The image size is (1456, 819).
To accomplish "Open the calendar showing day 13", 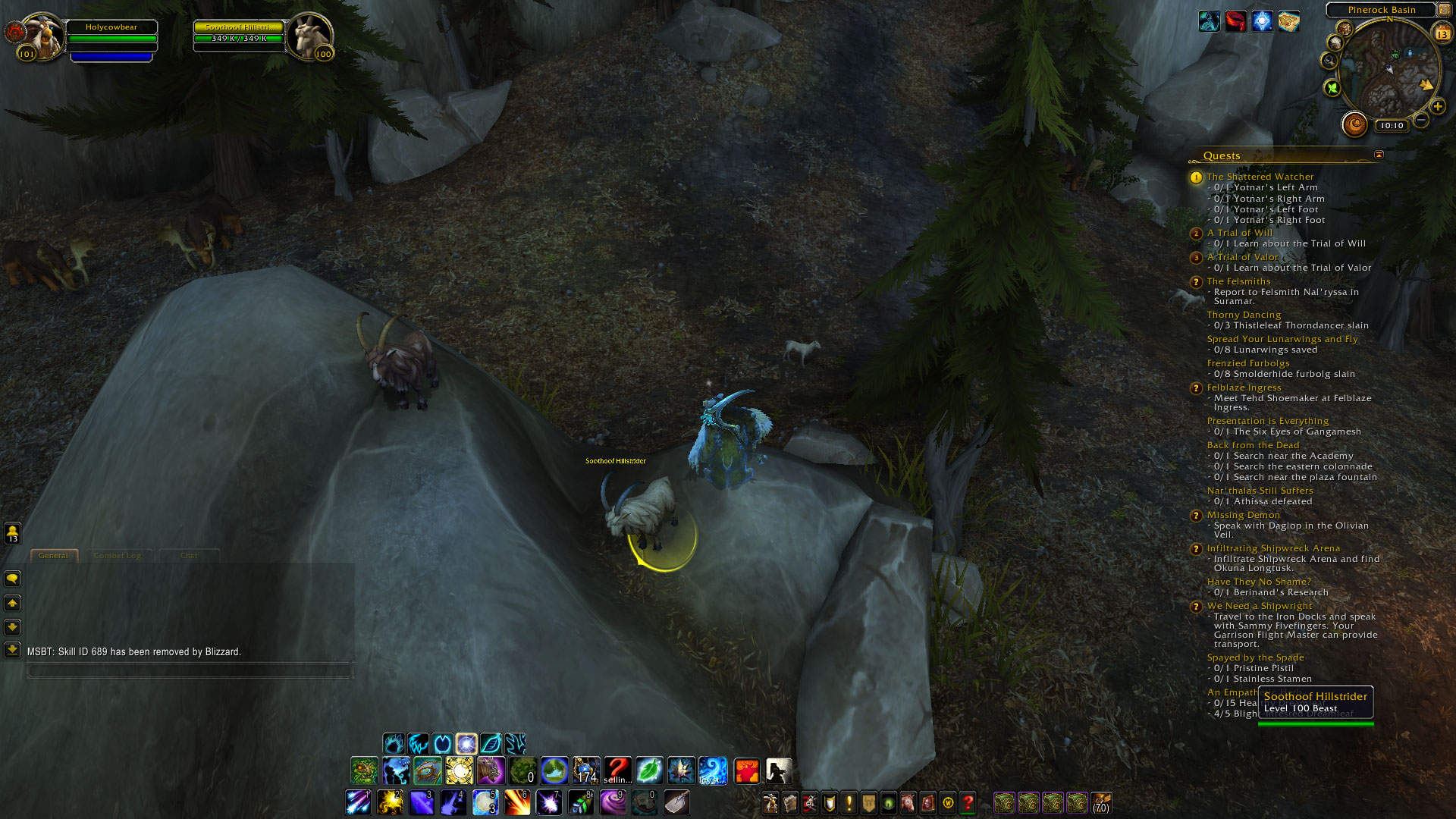I will click(x=1442, y=33).
